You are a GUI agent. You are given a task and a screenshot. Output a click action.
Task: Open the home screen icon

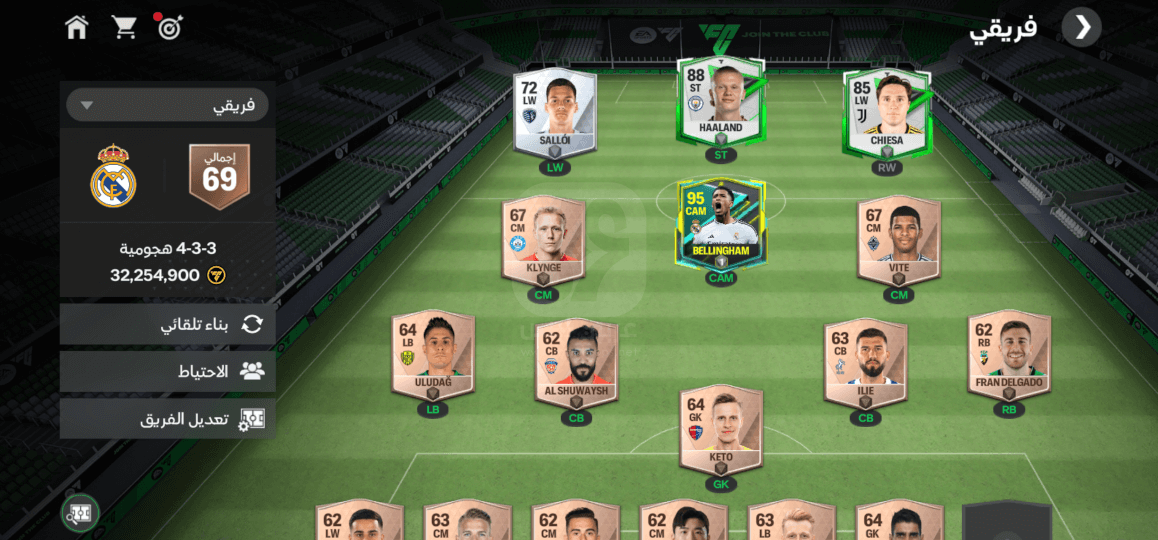[x=77, y=27]
